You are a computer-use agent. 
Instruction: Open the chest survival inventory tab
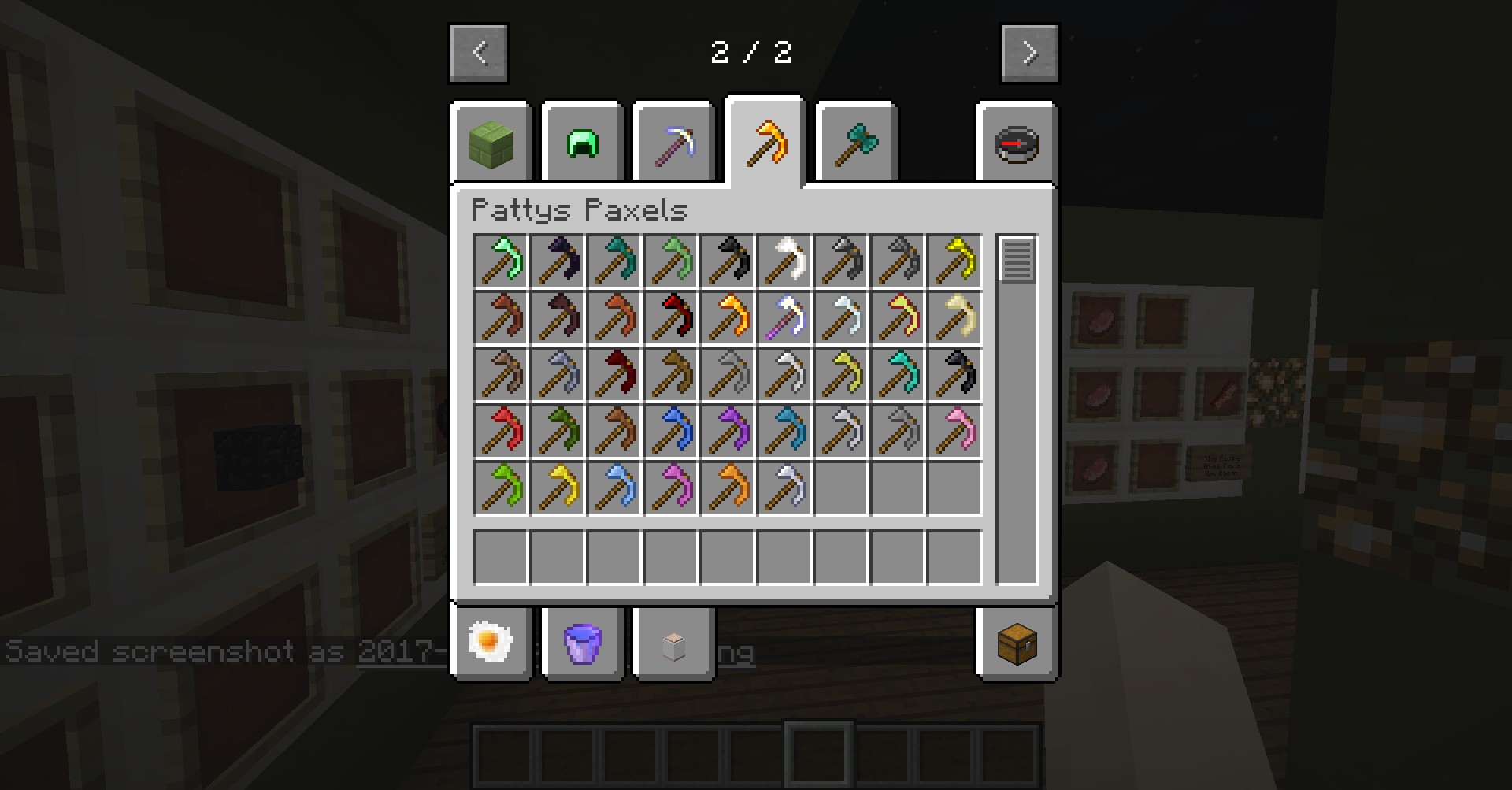click(1017, 643)
